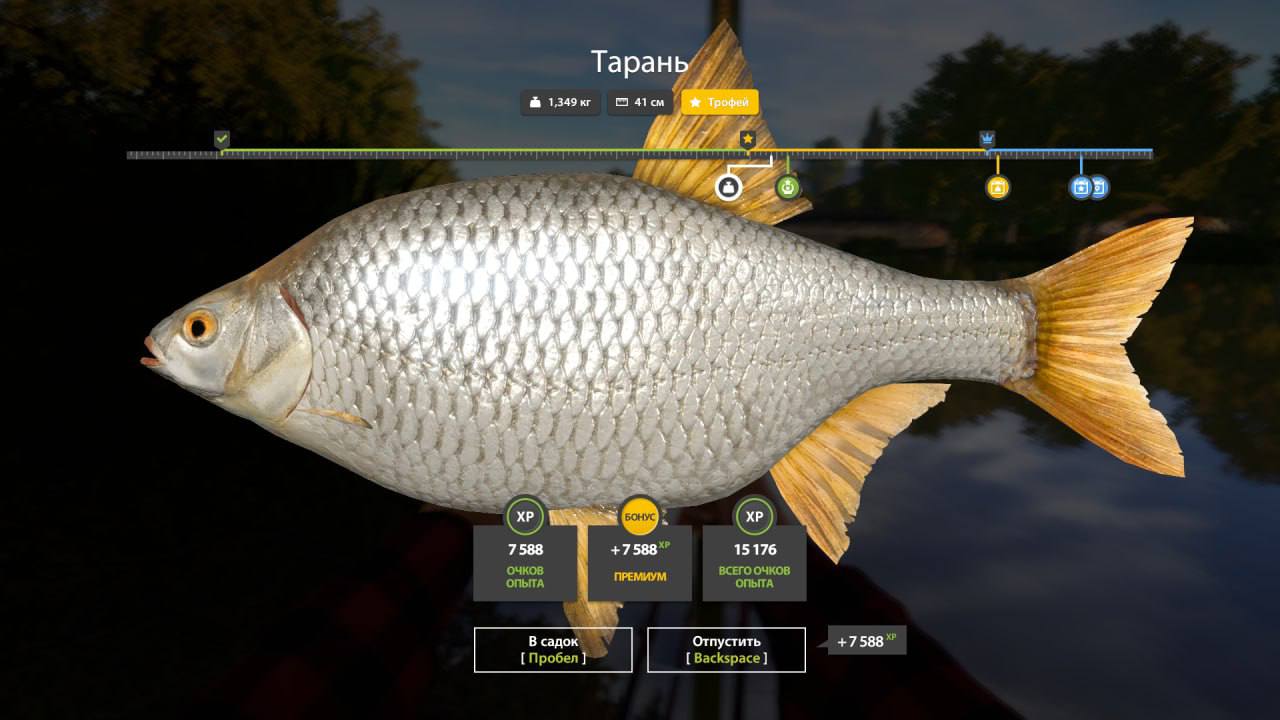Select the white weight marker on the scale
1280x720 pixels.
pyautogui.click(x=728, y=187)
